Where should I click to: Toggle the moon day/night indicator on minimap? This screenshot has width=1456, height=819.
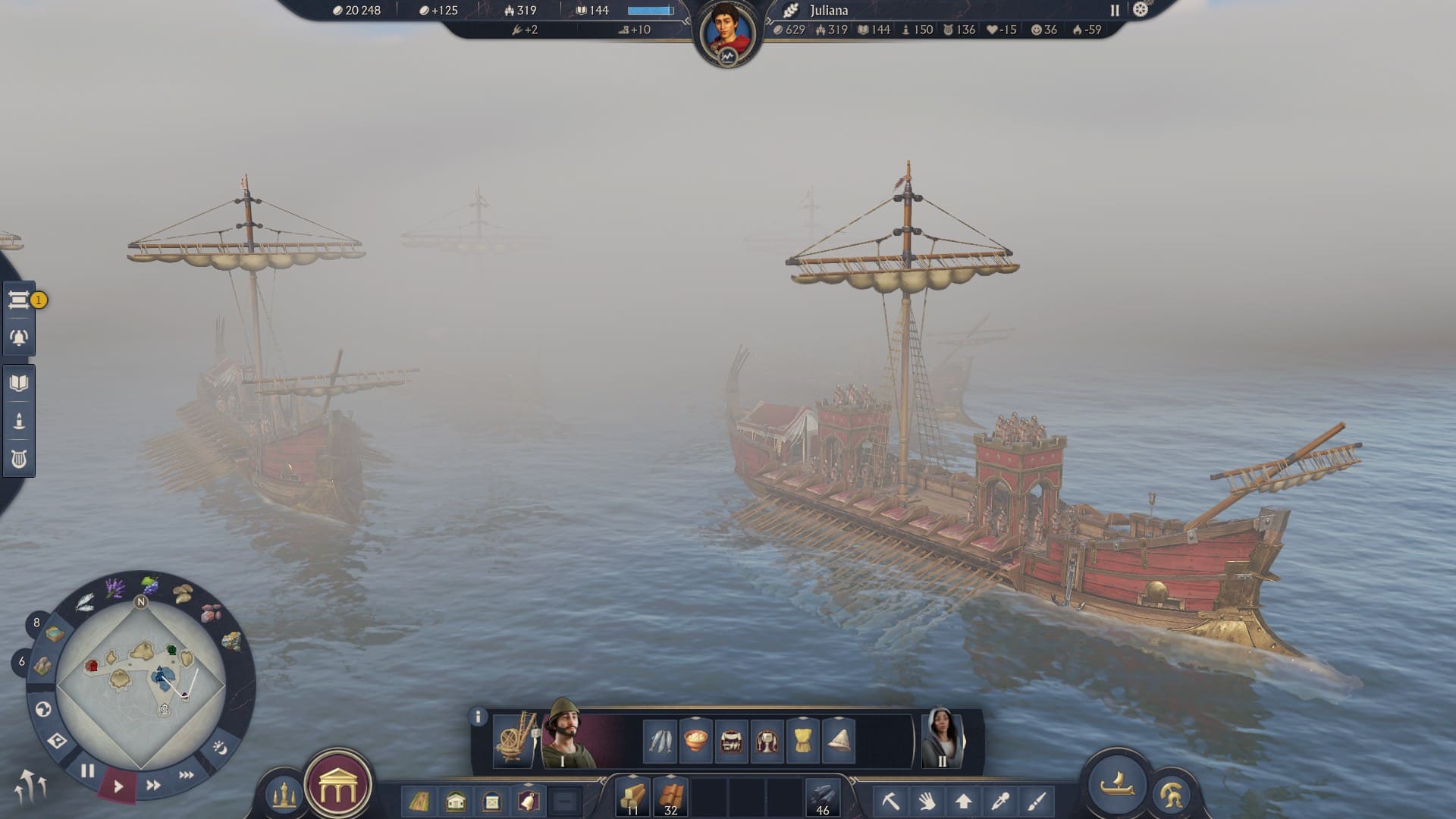(220, 749)
